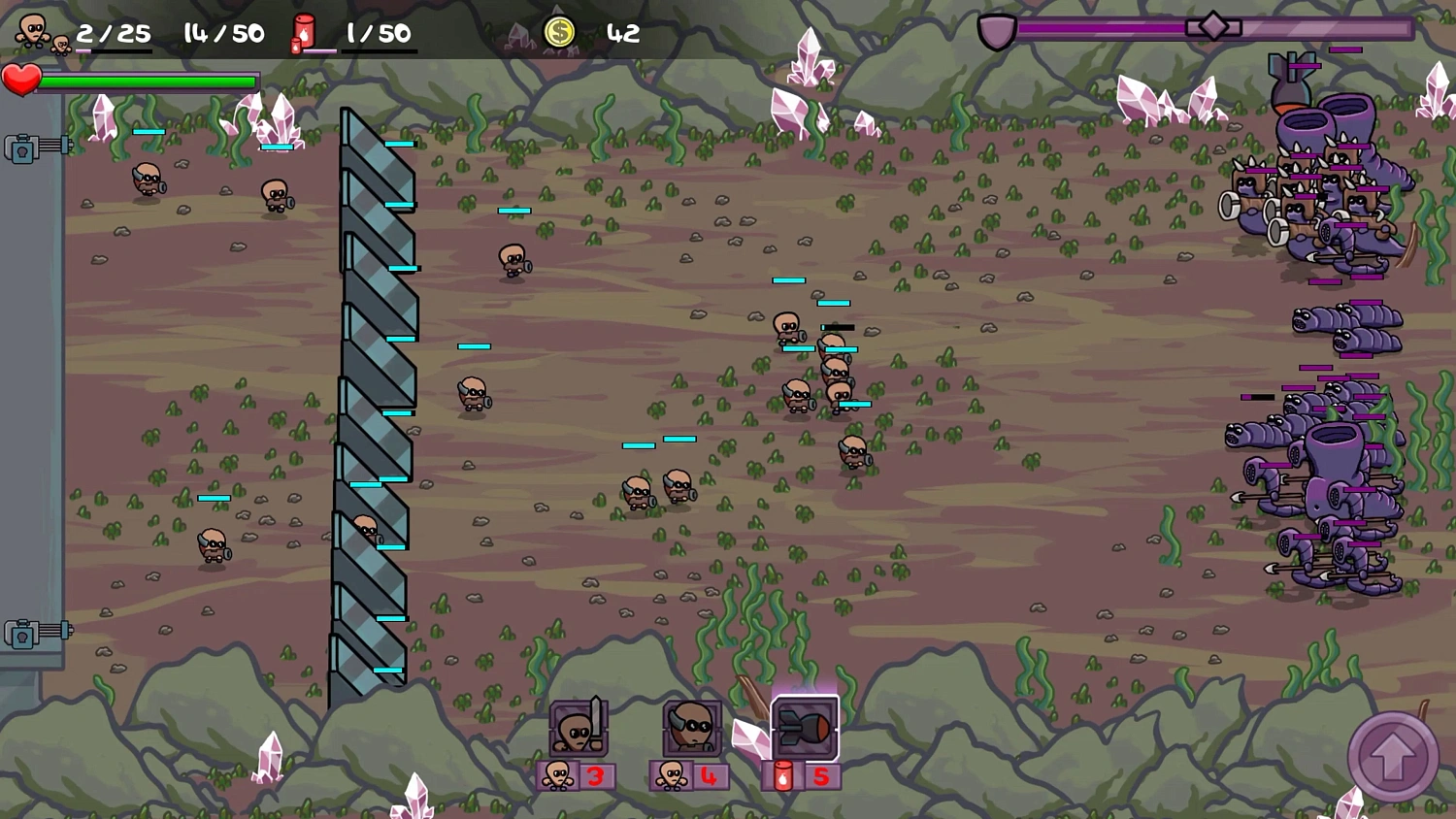Click the dynamite cost icon under the bomb card
Viewport: 1456px width, 819px height.
tap(782, 774)
